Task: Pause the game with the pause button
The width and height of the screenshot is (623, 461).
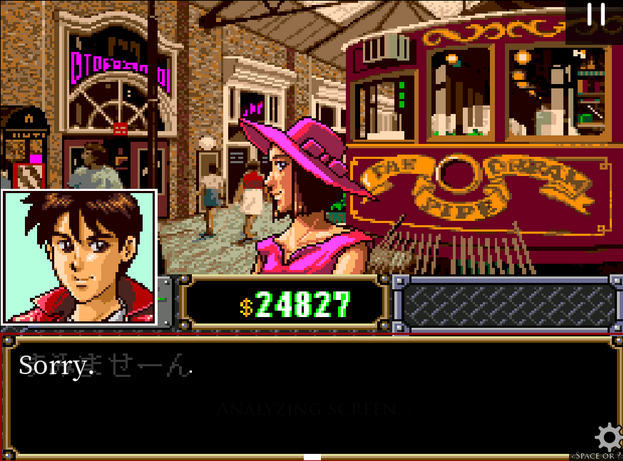Action: [596, 14]
